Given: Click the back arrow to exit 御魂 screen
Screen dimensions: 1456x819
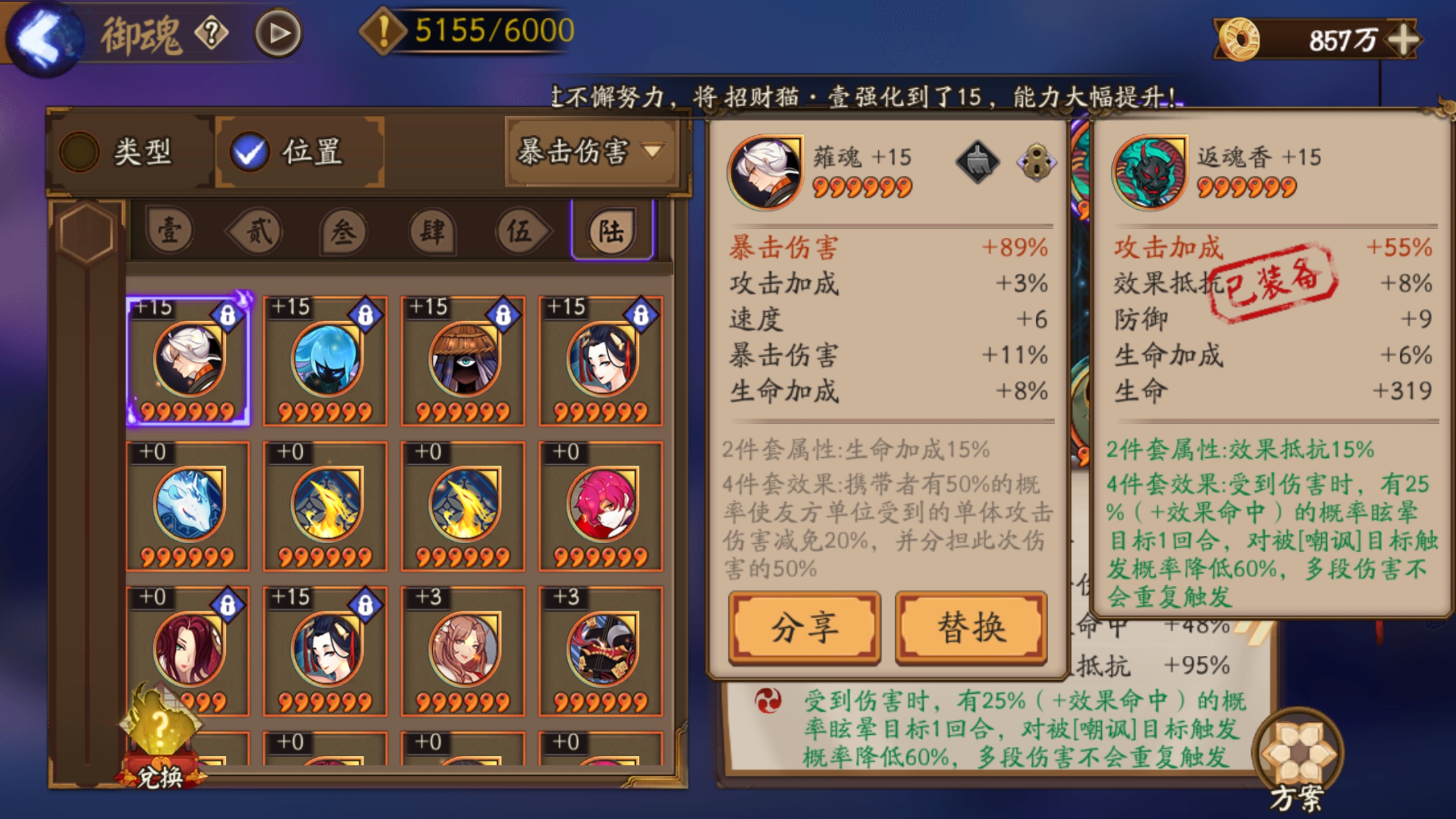Looking at the screenshot, I should coord(45,34).
